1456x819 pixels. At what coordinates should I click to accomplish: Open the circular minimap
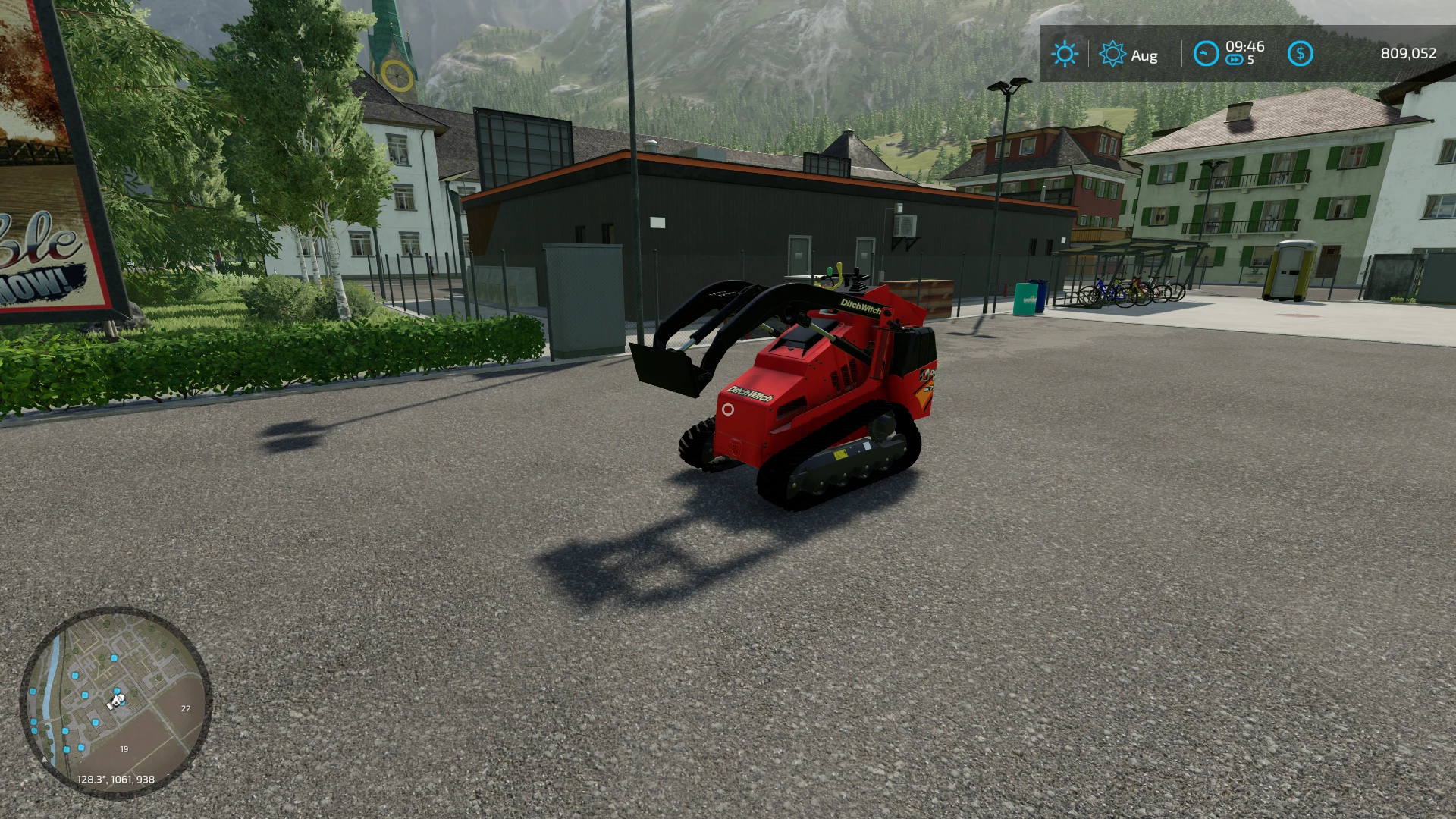pyautogui.click(x=116, y=702)
